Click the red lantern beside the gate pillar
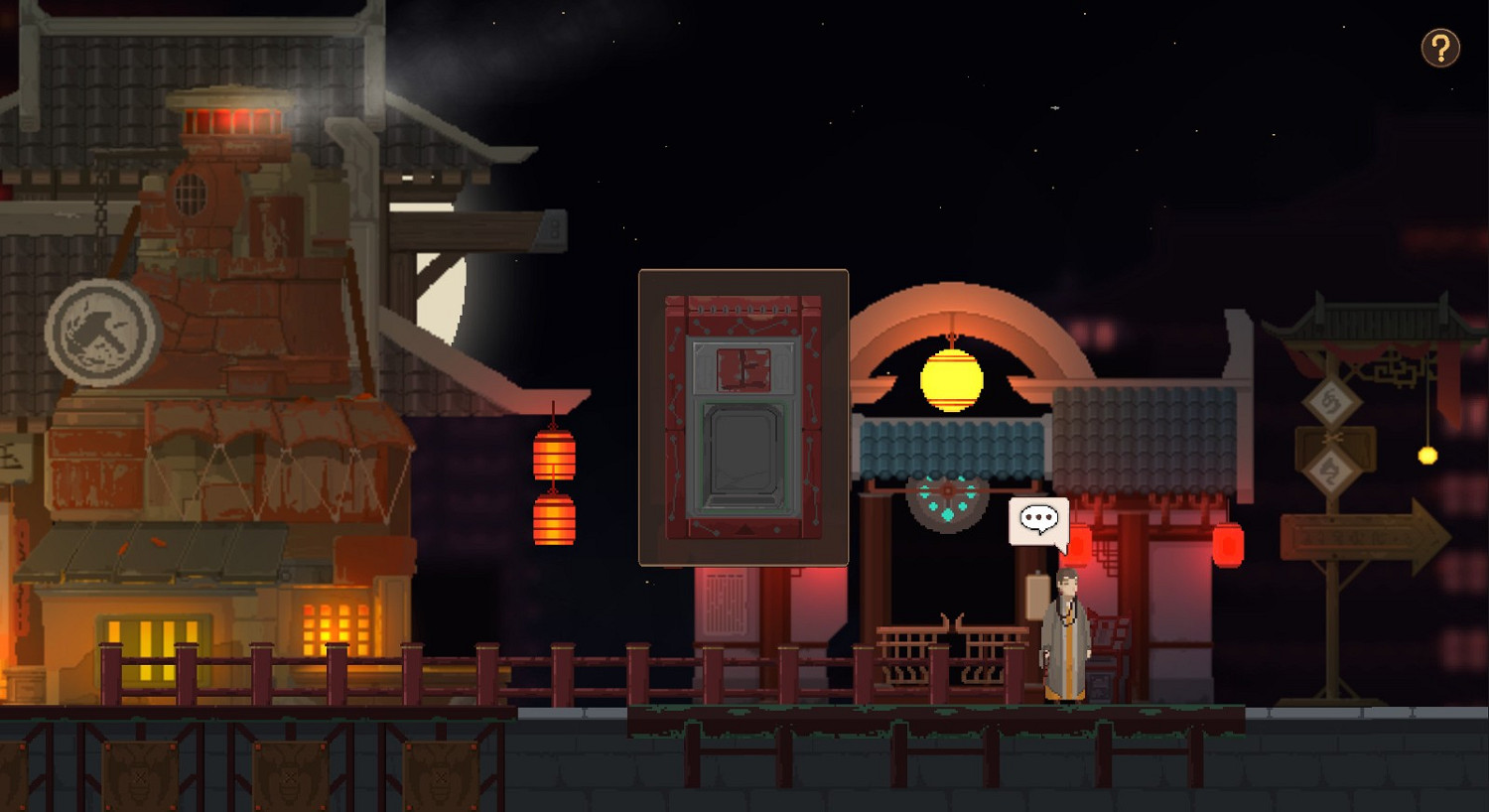This screenshot has height=812, width=1489. tap(1231, 544)
